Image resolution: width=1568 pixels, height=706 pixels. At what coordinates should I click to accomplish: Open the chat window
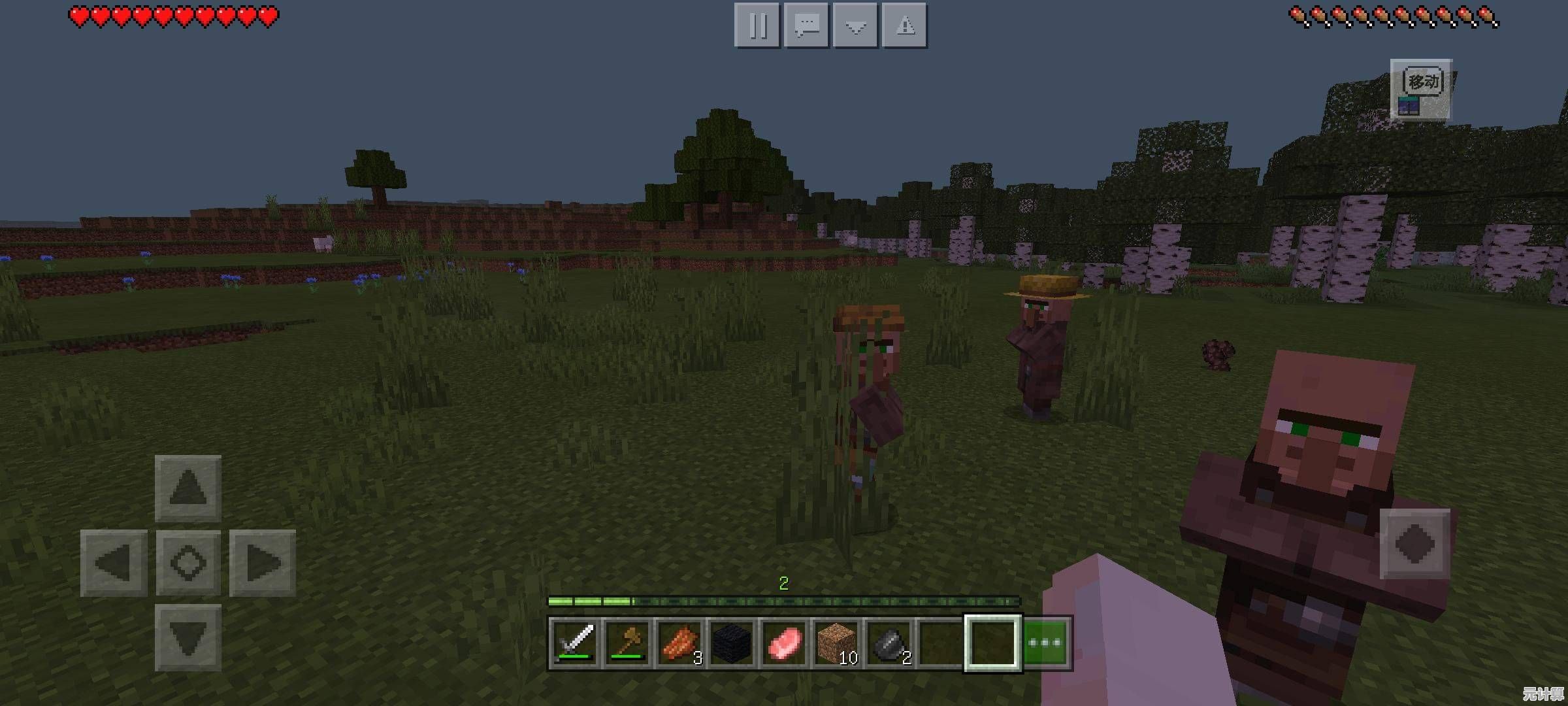pyautogui.click(x=807, y=25)
